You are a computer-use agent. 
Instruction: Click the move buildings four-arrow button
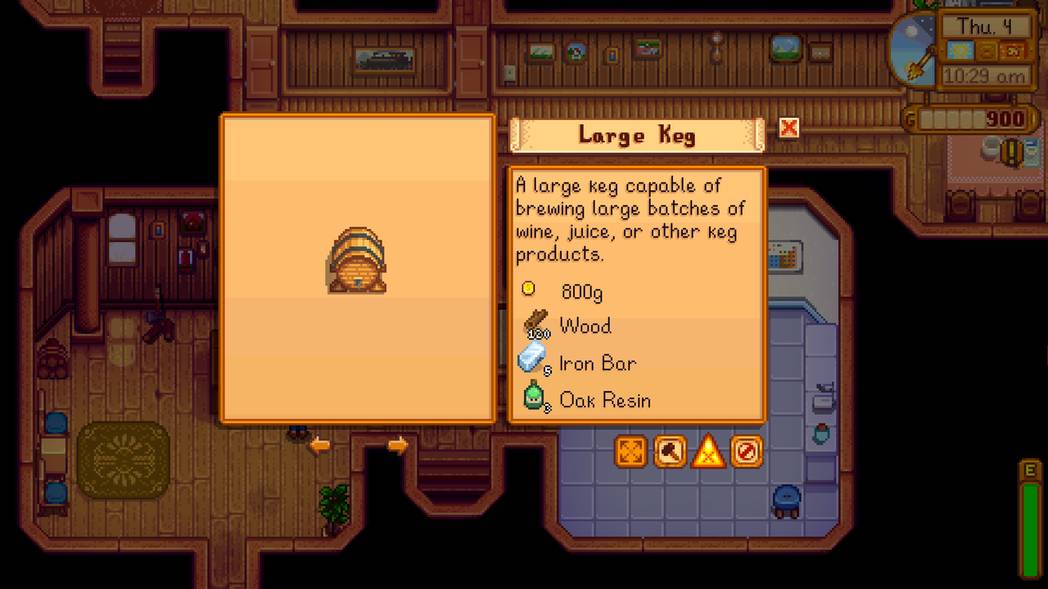click(x=631, y=452)
